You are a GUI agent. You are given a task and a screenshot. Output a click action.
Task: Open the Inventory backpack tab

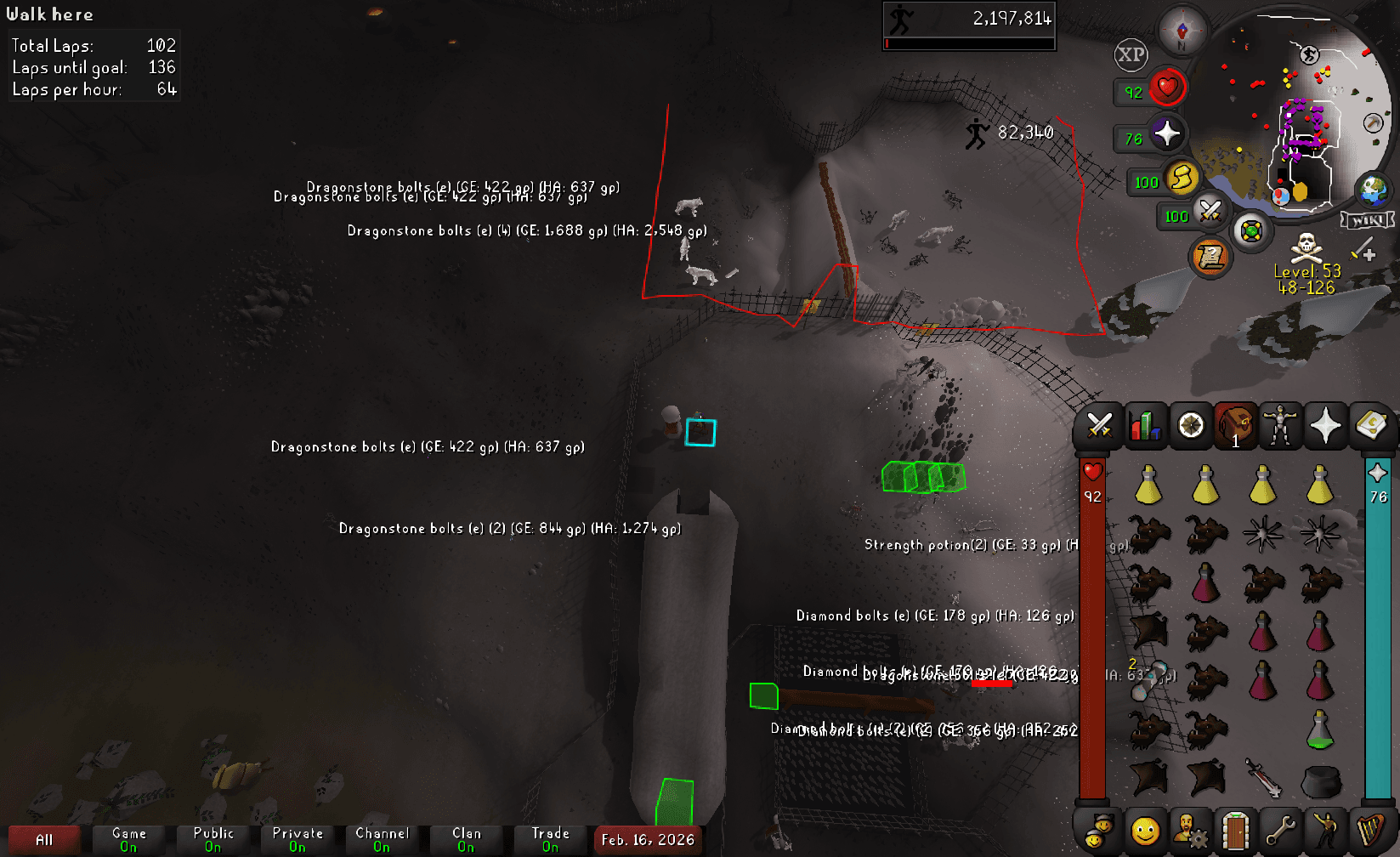point(1235,425)
